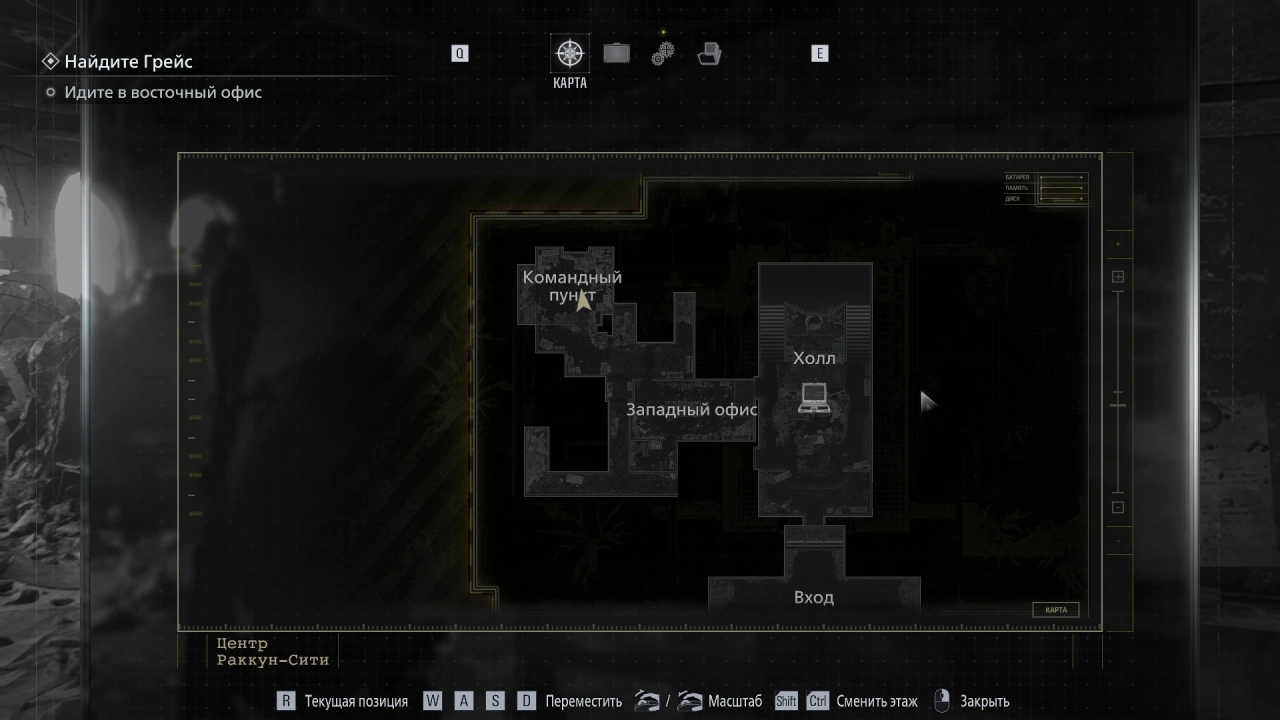Switch to the gears tab
This screenshot has height=720, width=1280.
pyautogui.click(x=663, y=53)
